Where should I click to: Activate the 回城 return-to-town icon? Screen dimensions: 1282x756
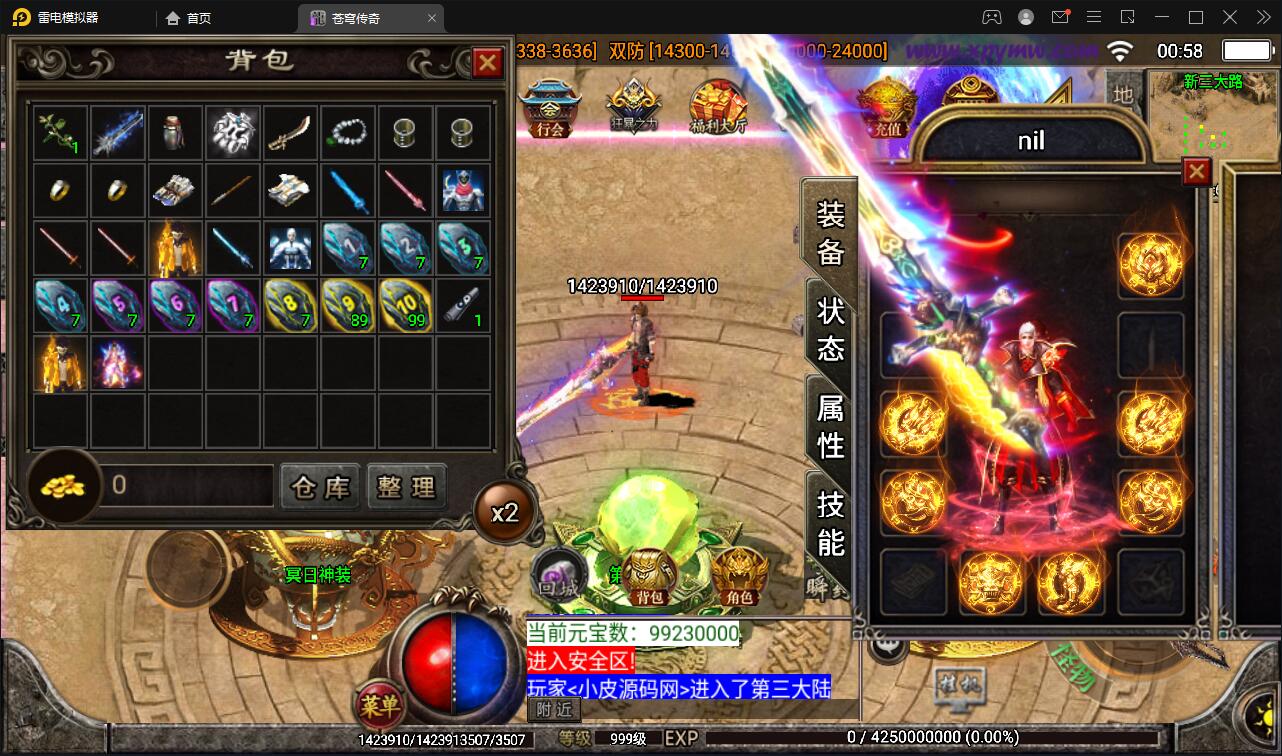tap(554, 577)
